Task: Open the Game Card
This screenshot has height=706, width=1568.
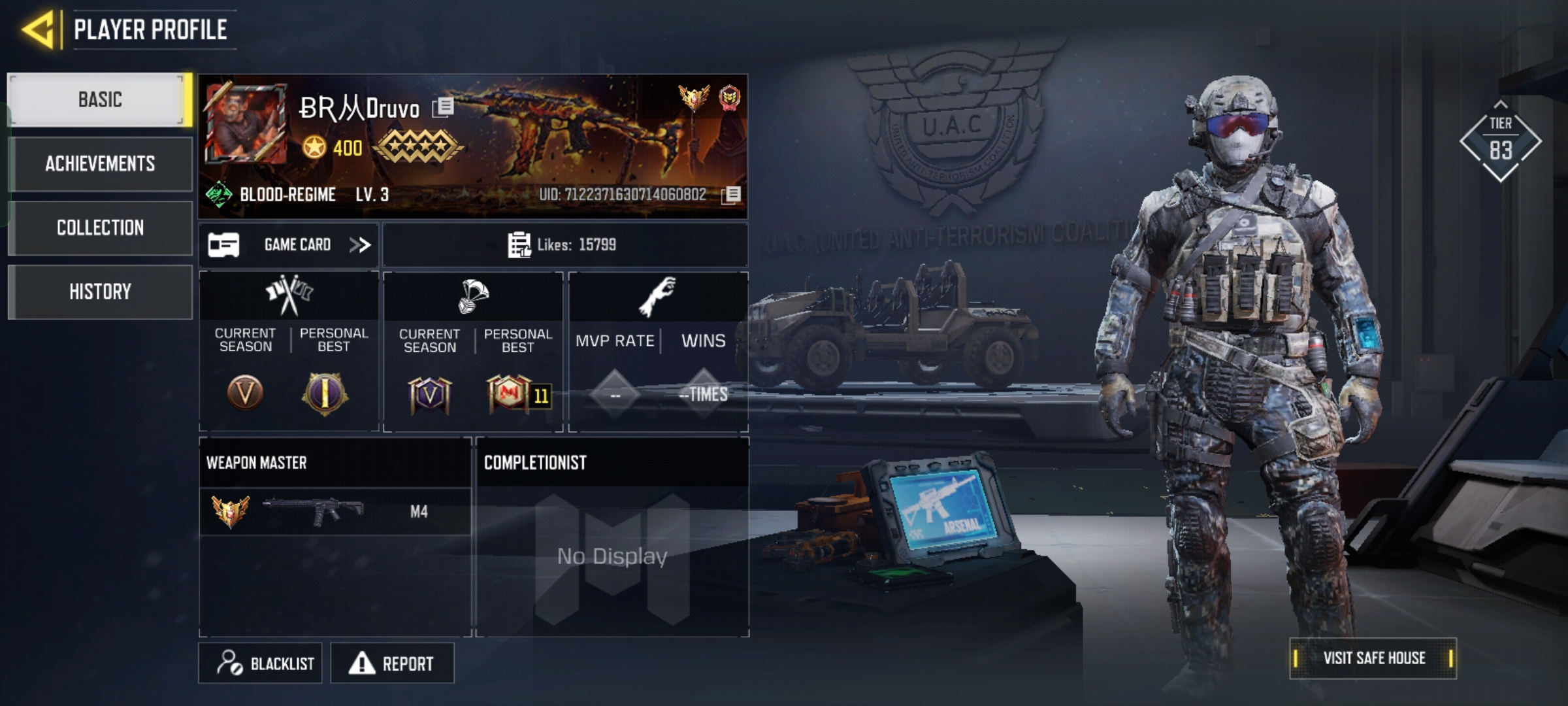Action: (289, 245)
